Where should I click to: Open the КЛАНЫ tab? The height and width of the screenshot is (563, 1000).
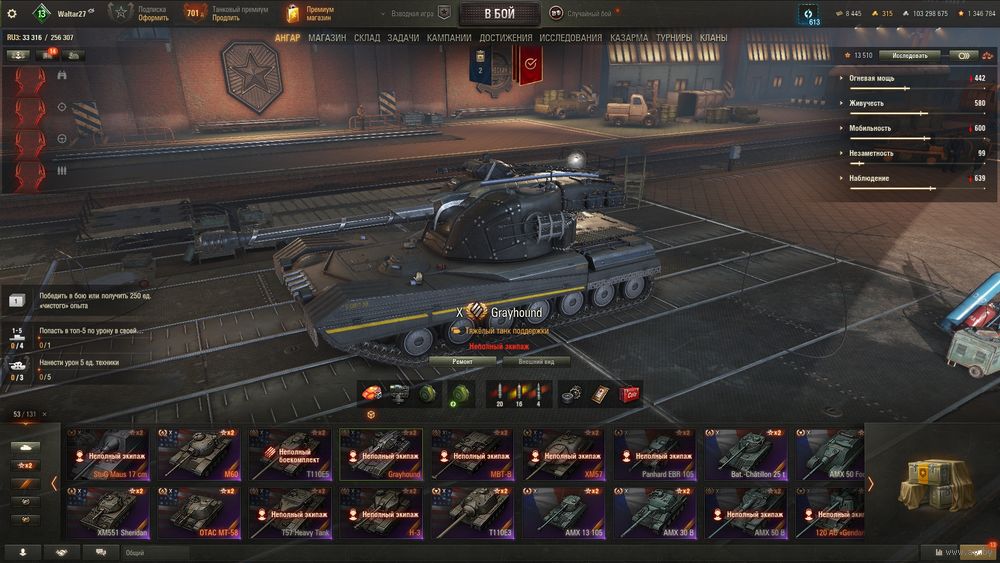(713, 38)
